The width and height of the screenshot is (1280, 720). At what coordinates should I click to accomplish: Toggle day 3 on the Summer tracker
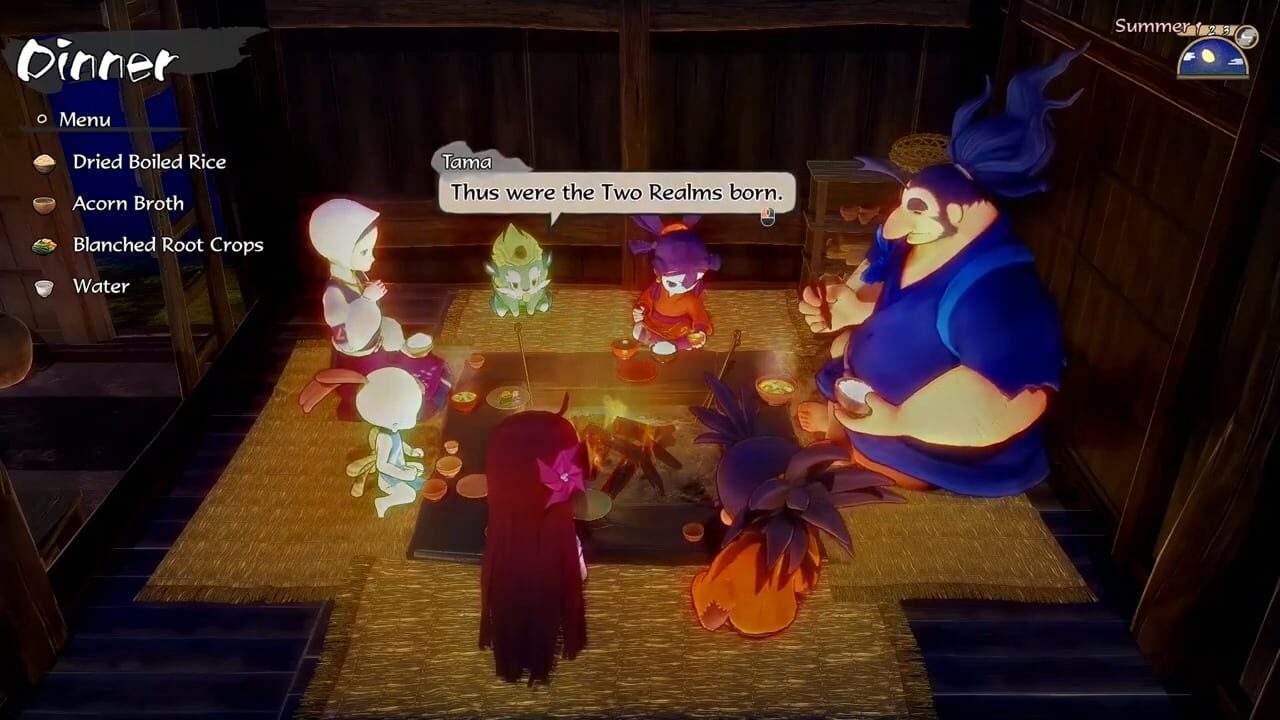1225,32
